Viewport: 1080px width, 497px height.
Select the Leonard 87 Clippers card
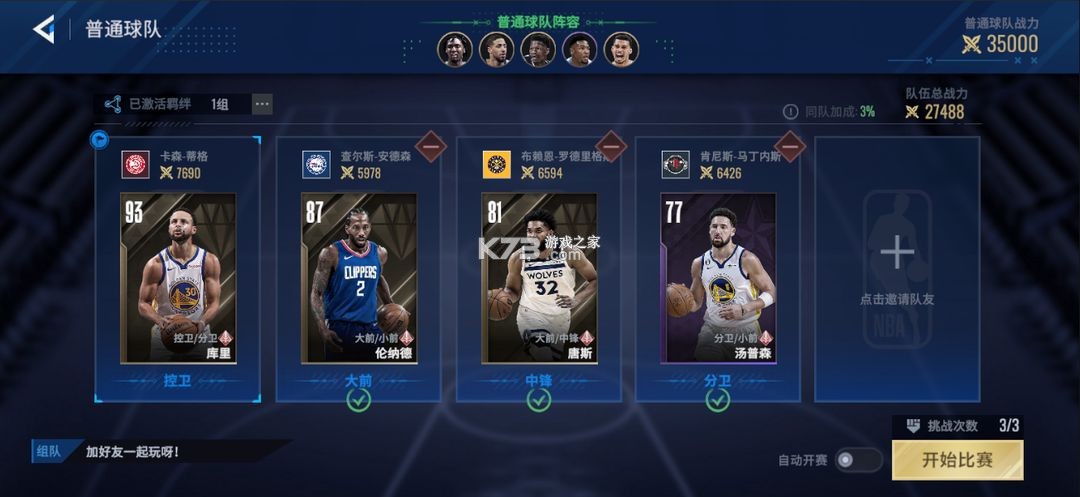tap(358, 277)
